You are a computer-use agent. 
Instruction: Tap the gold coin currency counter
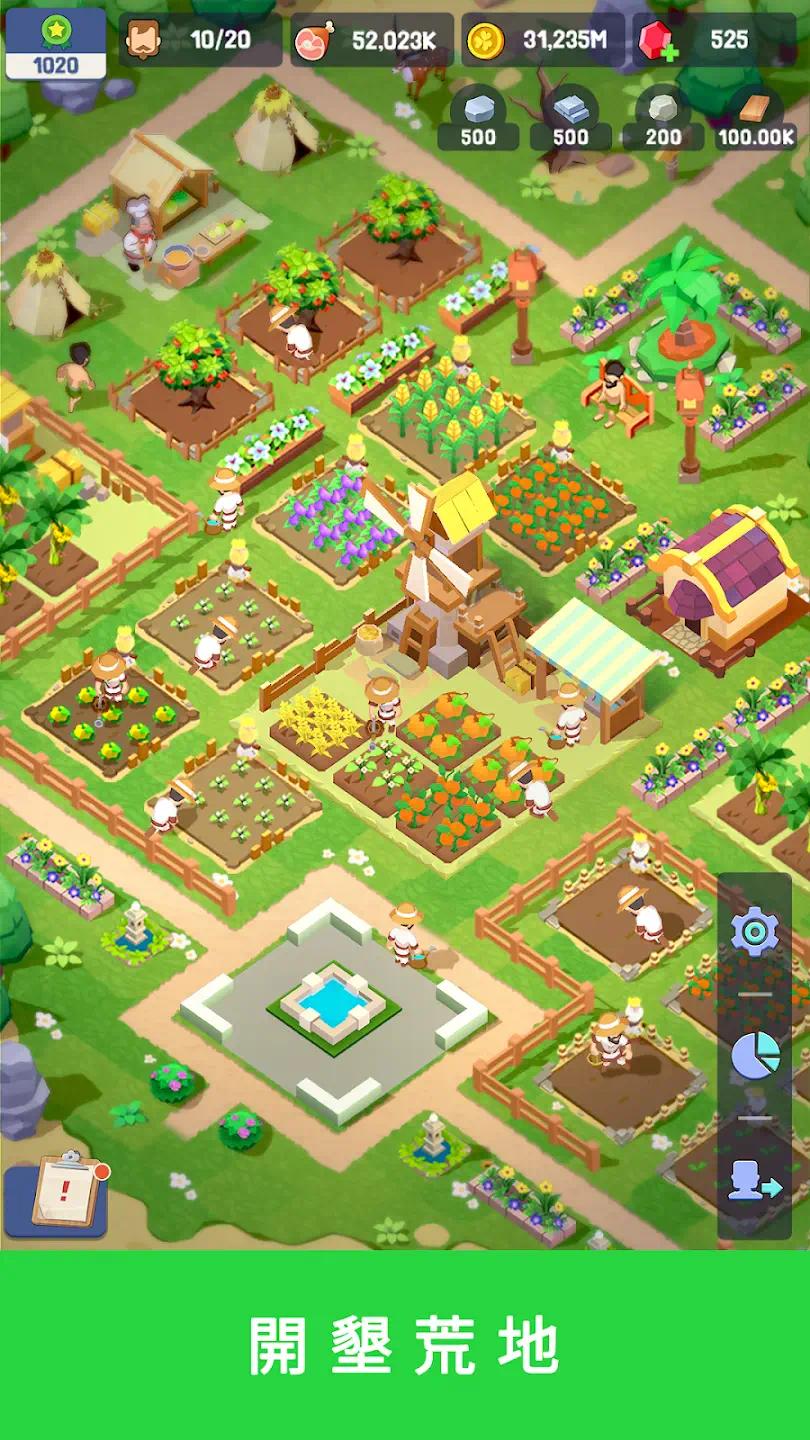point(543,40)
